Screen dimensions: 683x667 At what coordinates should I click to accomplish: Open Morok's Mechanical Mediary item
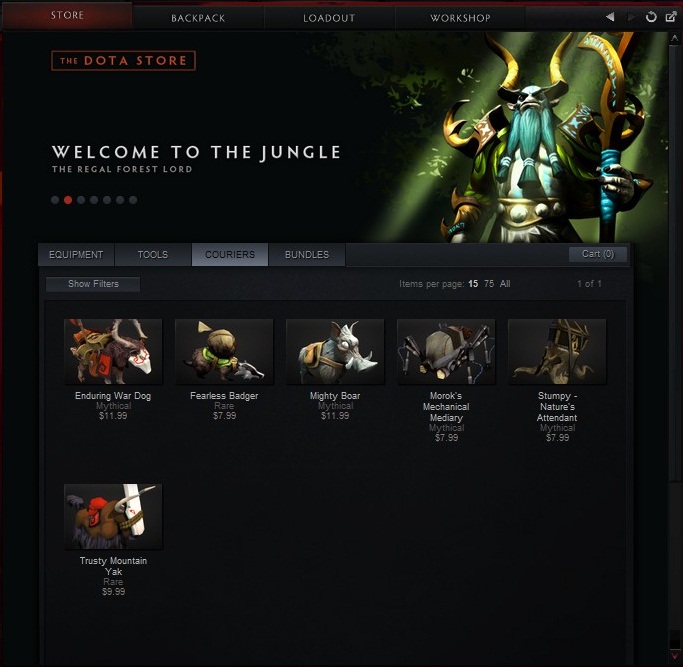pos(446,352)
